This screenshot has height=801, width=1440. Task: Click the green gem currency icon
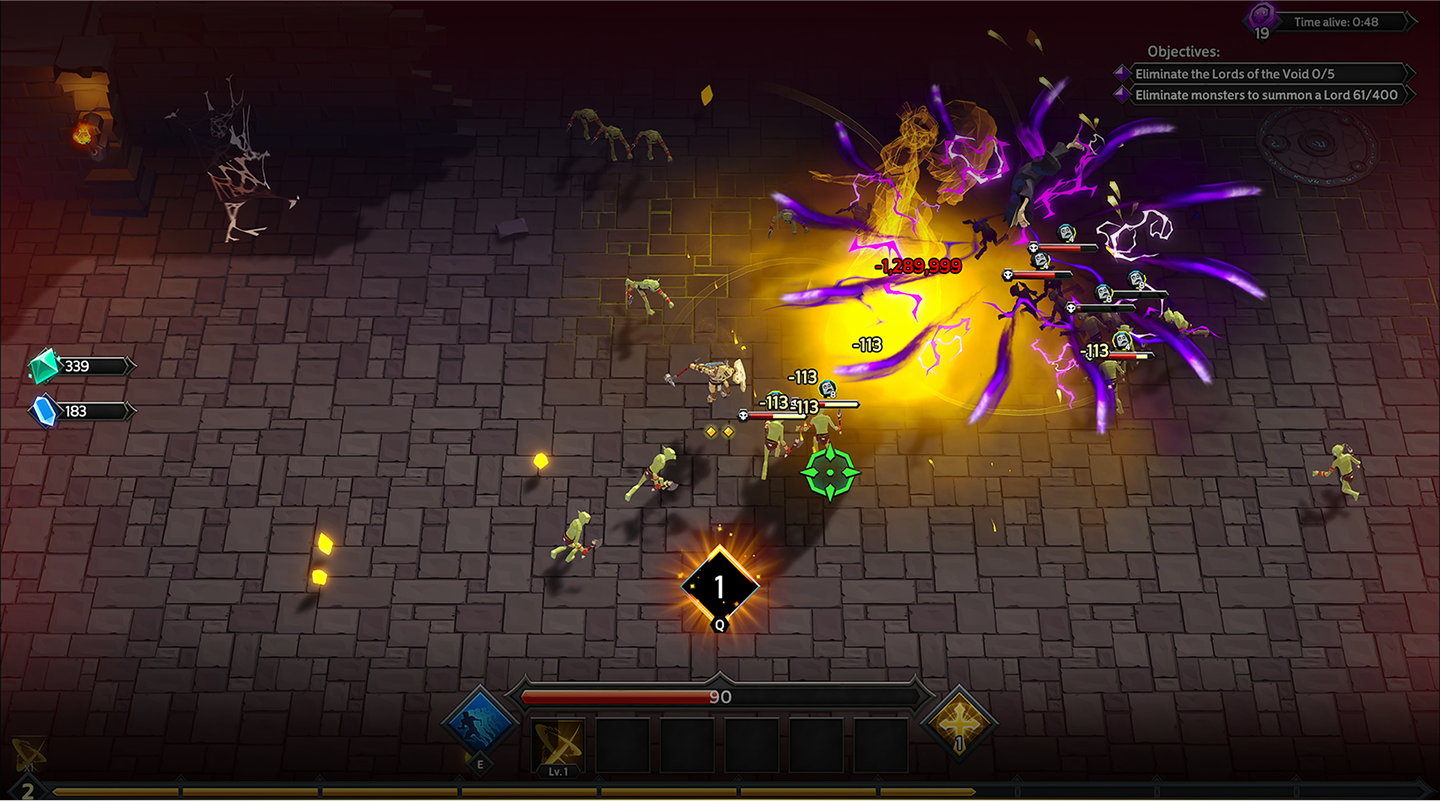coord(45,366)
